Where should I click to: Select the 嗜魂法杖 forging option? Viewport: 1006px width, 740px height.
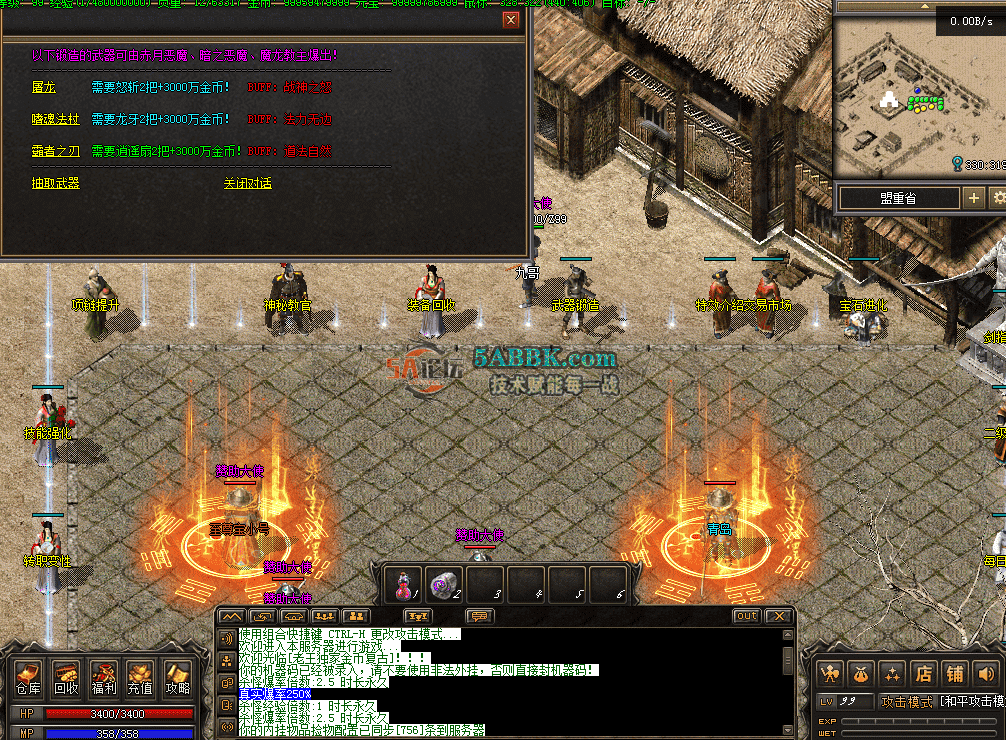pos(55,119)
